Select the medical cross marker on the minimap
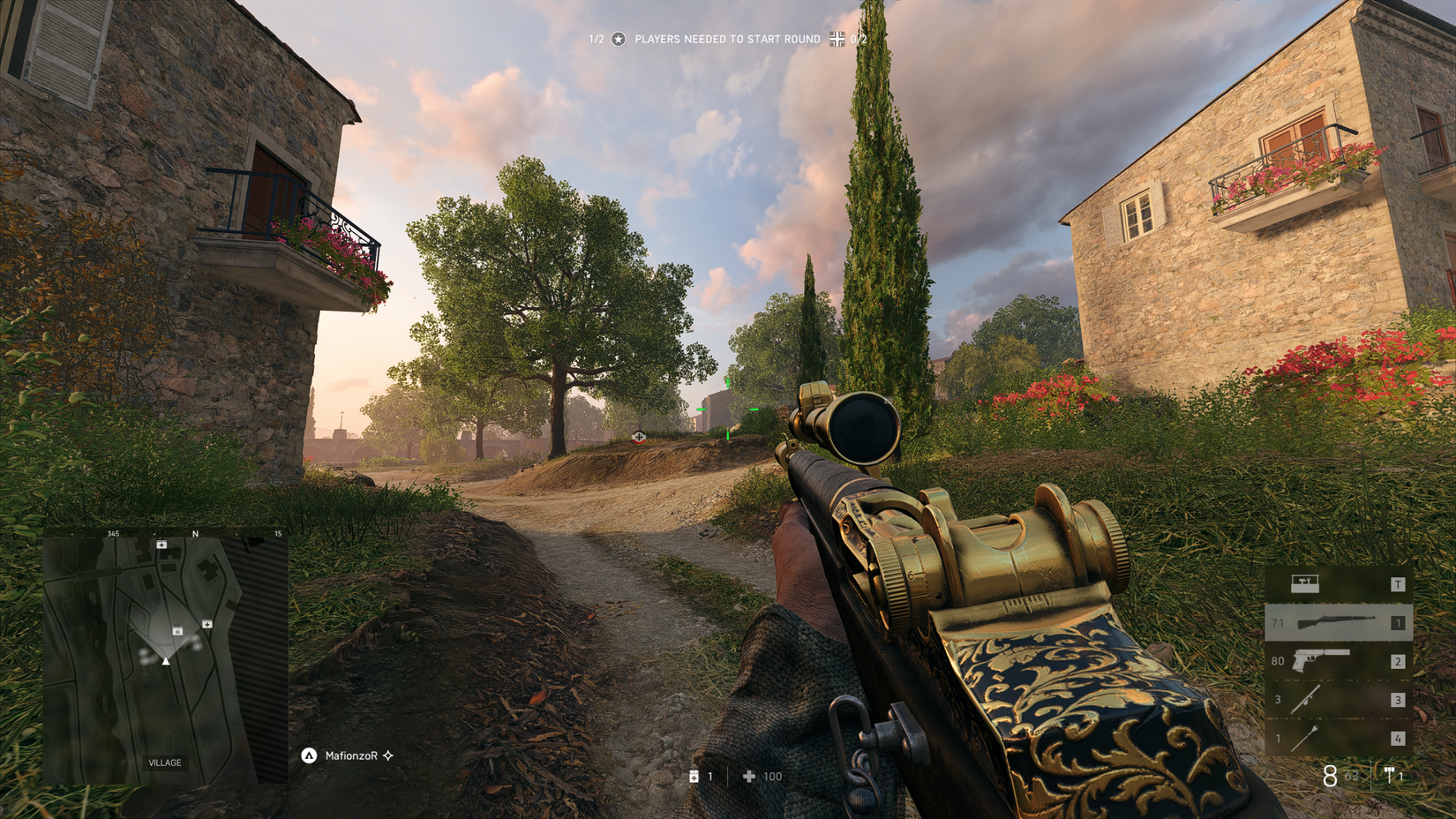Viewport: 1456px width, 819px height. tap(161, 545)
